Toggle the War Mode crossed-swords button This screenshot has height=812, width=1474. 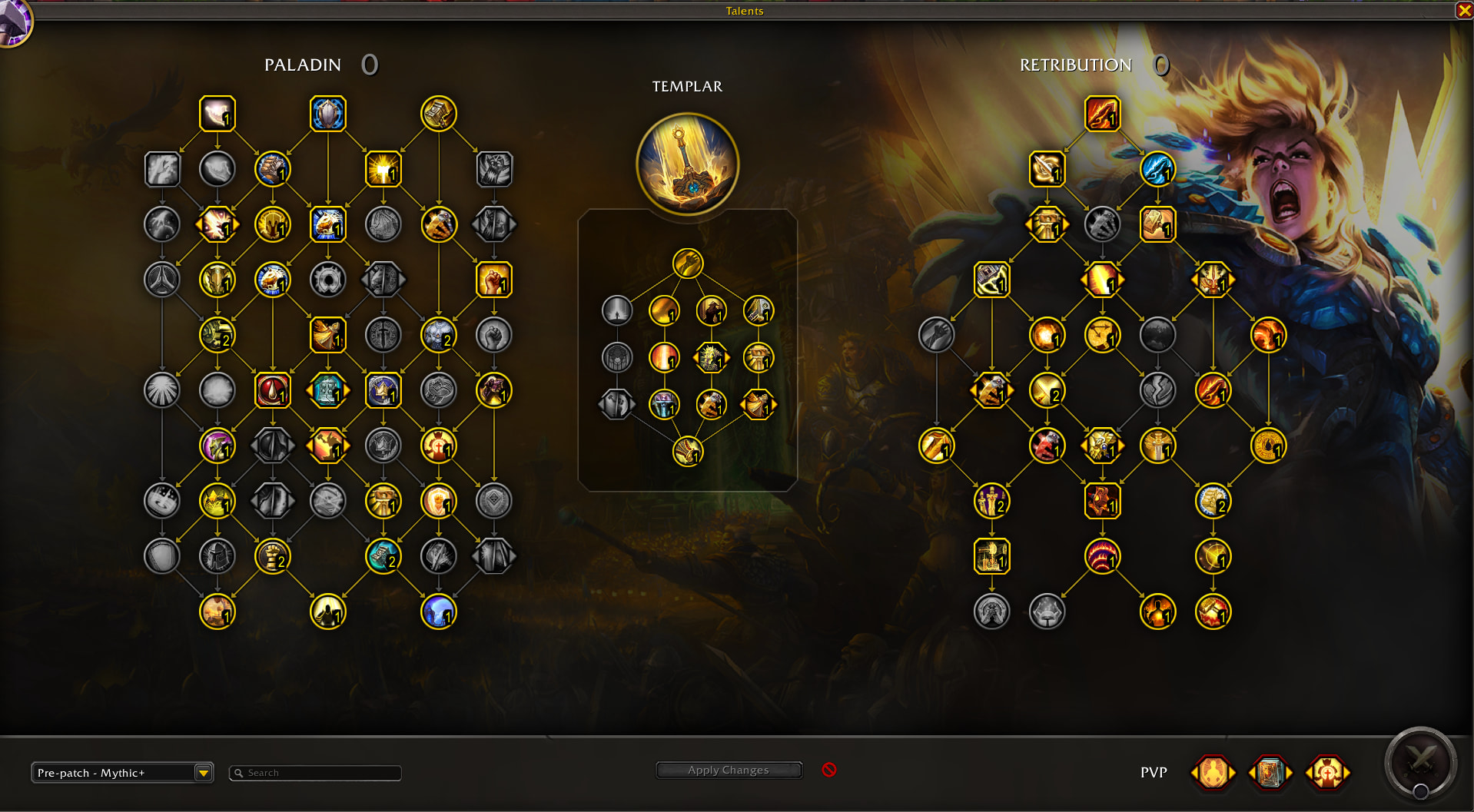click(x=1420, y=762)
